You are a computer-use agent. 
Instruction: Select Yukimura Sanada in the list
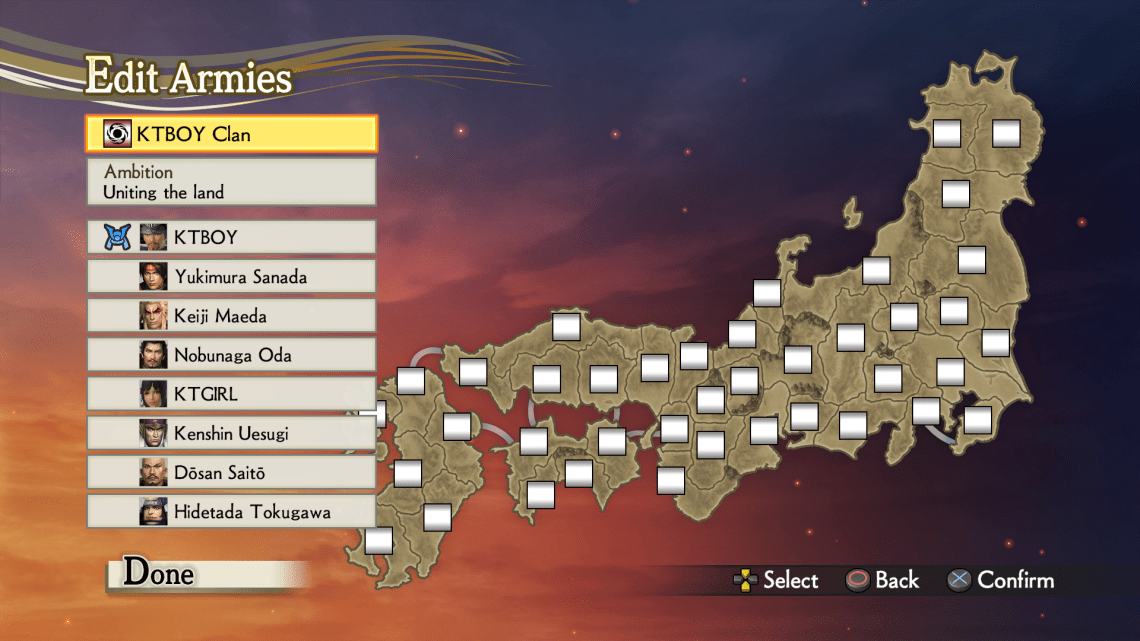point(231,277)
